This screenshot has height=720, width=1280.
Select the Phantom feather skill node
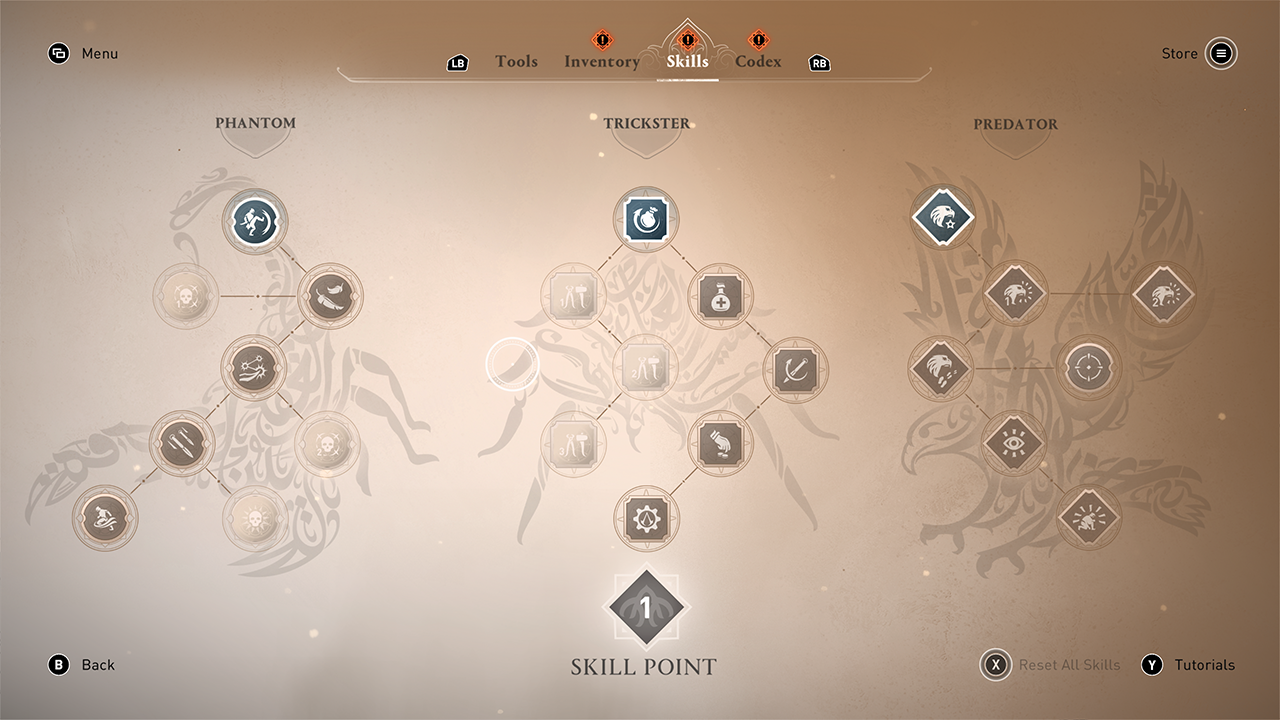point(330,296)
